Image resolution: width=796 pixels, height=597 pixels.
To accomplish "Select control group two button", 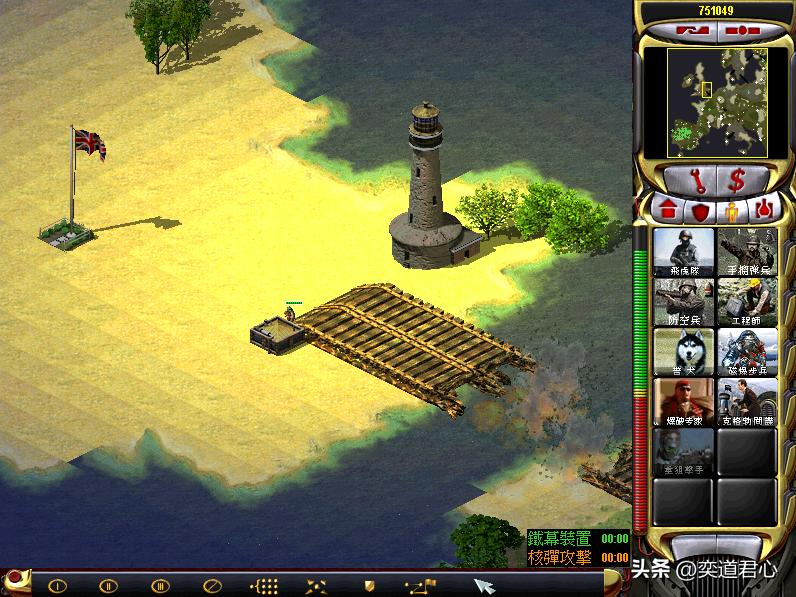I will point(108,585).
